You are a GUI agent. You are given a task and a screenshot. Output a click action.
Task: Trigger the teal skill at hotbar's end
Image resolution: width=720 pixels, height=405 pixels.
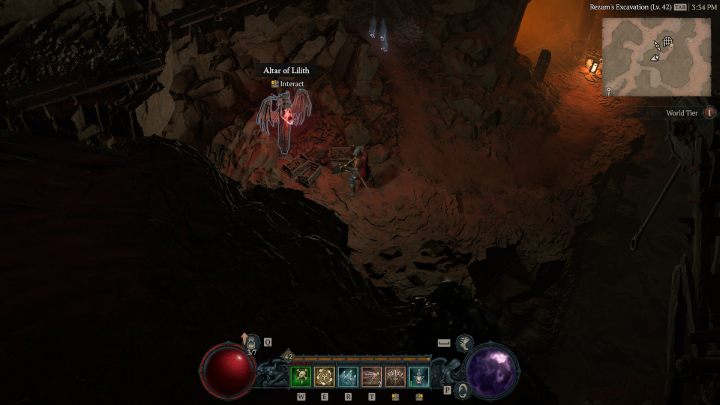pos(418,376)
